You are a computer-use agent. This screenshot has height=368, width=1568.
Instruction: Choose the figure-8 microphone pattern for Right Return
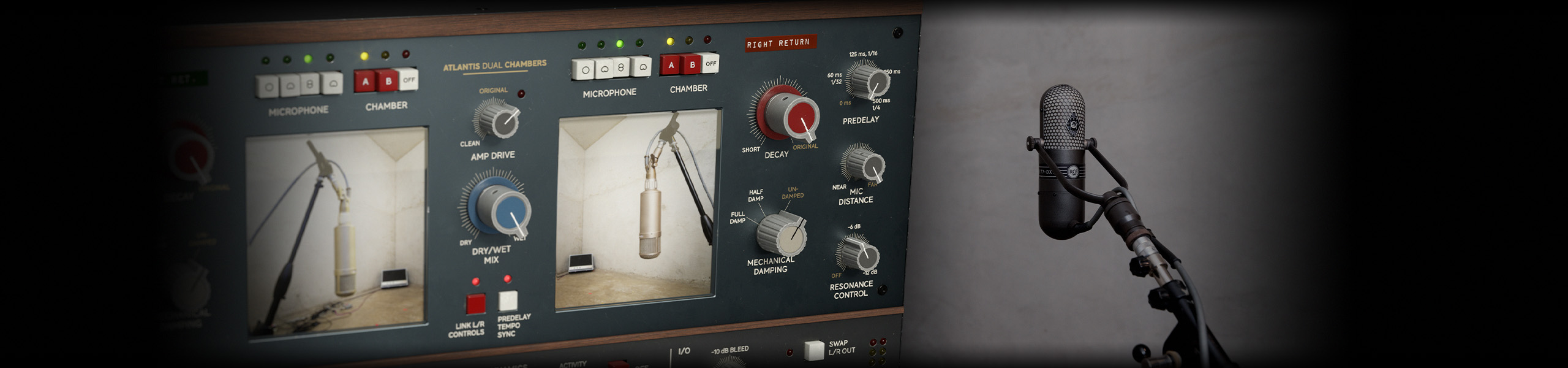click(x=621, y=67)
